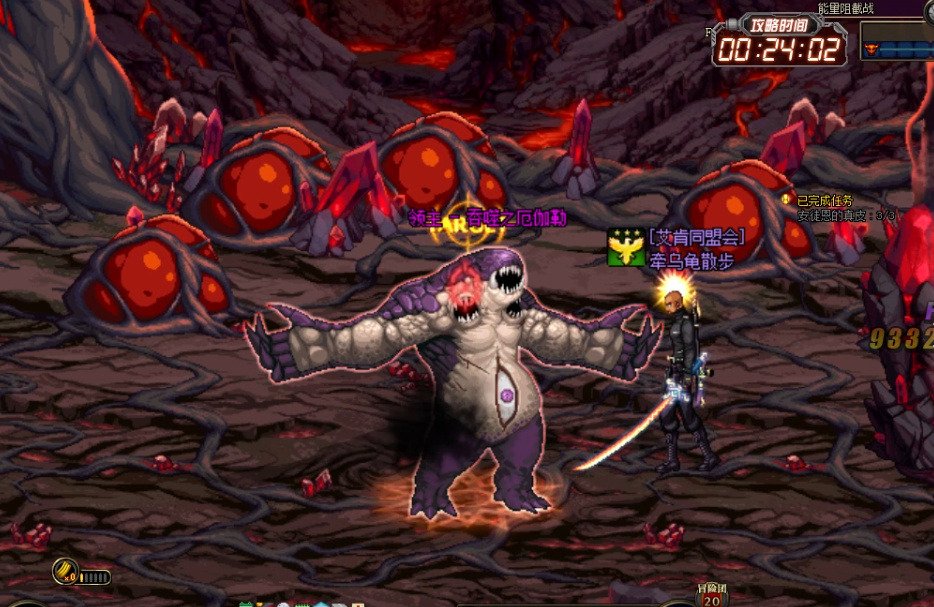Open the adventure group level badge
This screenshot has height=607, width=934.
point(711,596)
